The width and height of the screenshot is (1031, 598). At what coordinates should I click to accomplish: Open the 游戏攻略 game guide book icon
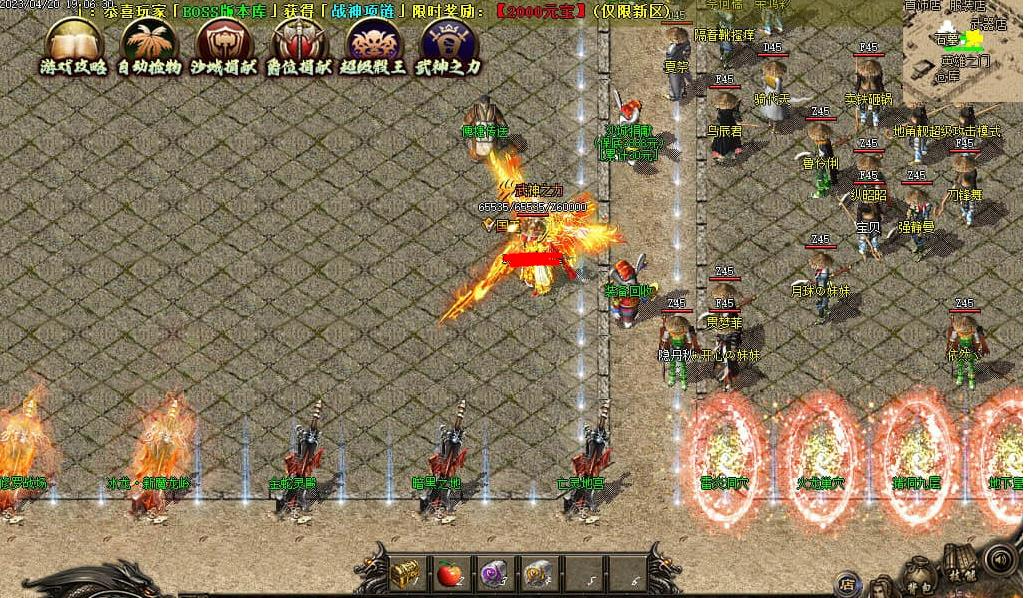tap(74, 44)
